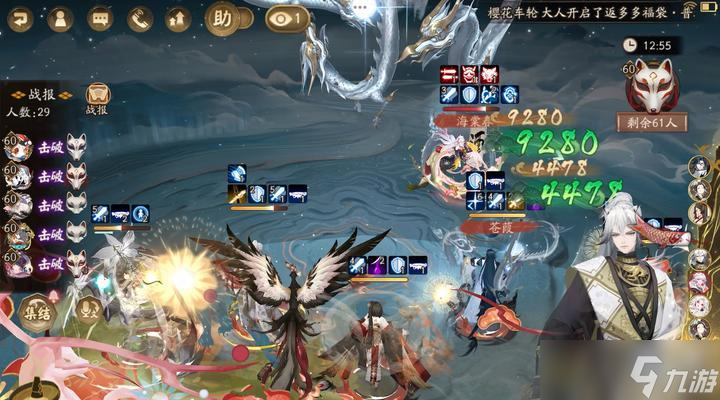Click the back arrow button
The width and height of the screenshot is (720, 400).
pyautogui.click(x=21, y=18)
